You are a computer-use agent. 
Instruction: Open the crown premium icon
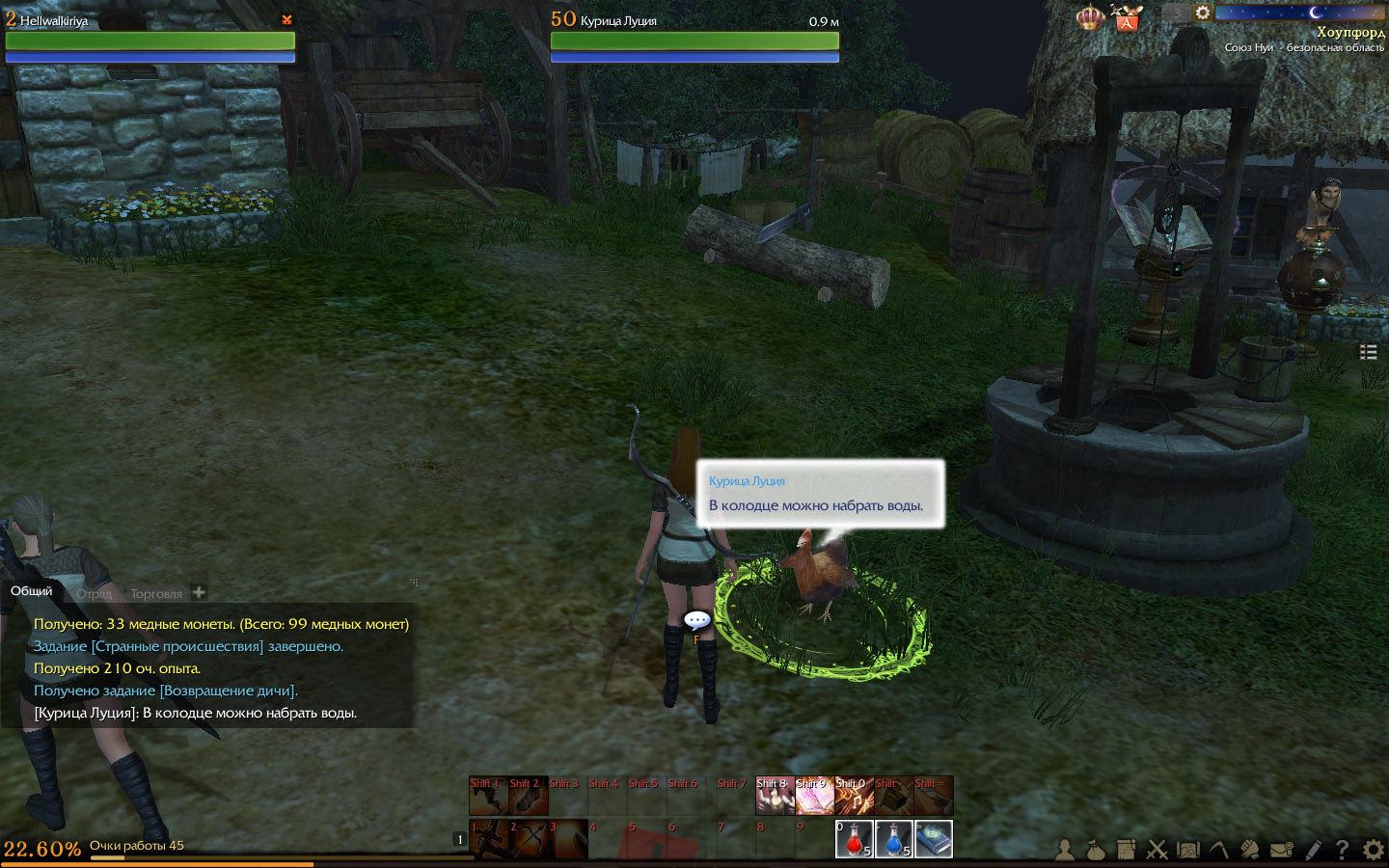coord(1090,17)
